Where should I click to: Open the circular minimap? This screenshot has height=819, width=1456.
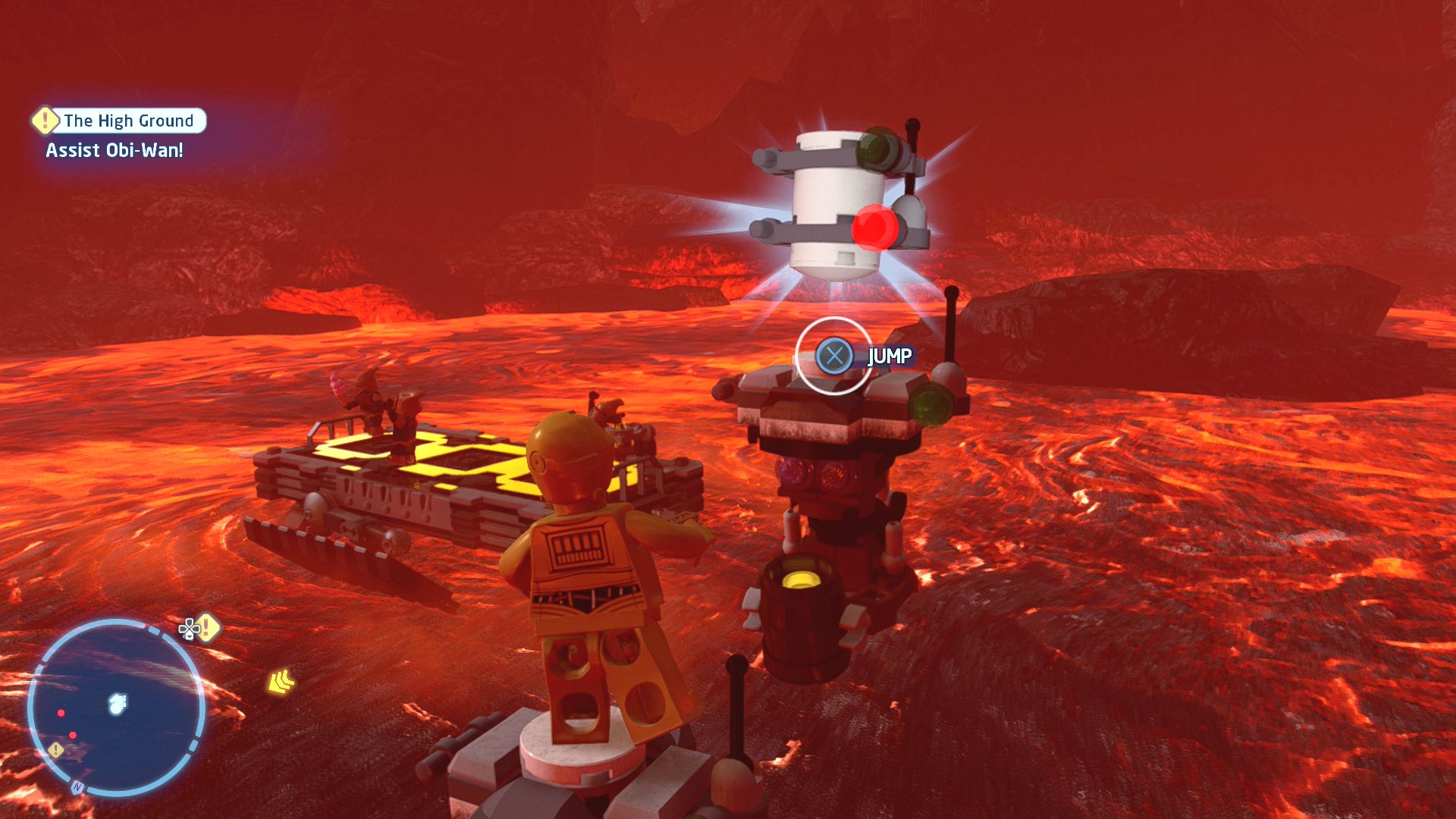pos(116,708)
